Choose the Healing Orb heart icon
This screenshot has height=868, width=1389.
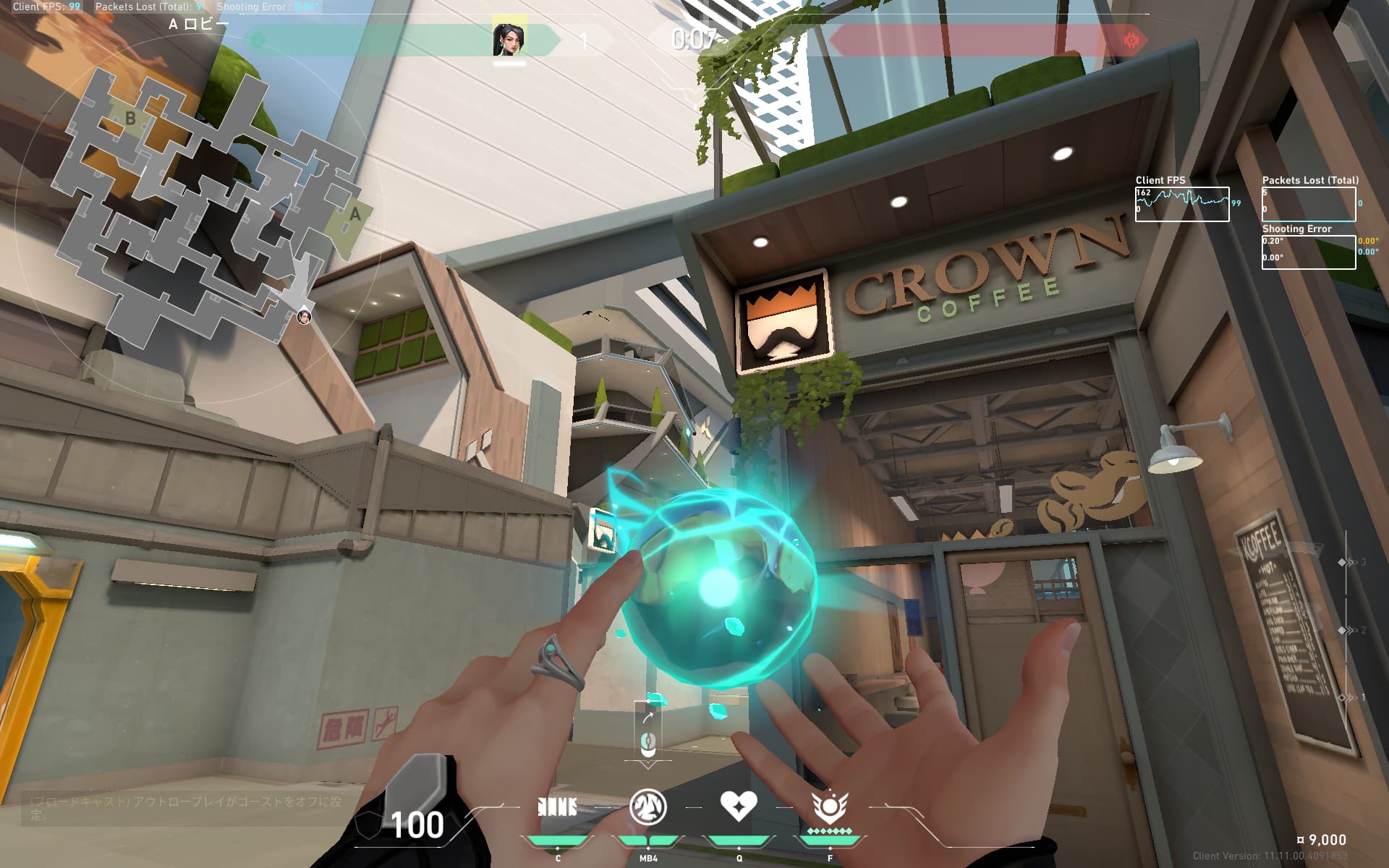pyautogui.click(x=738, y=805)
